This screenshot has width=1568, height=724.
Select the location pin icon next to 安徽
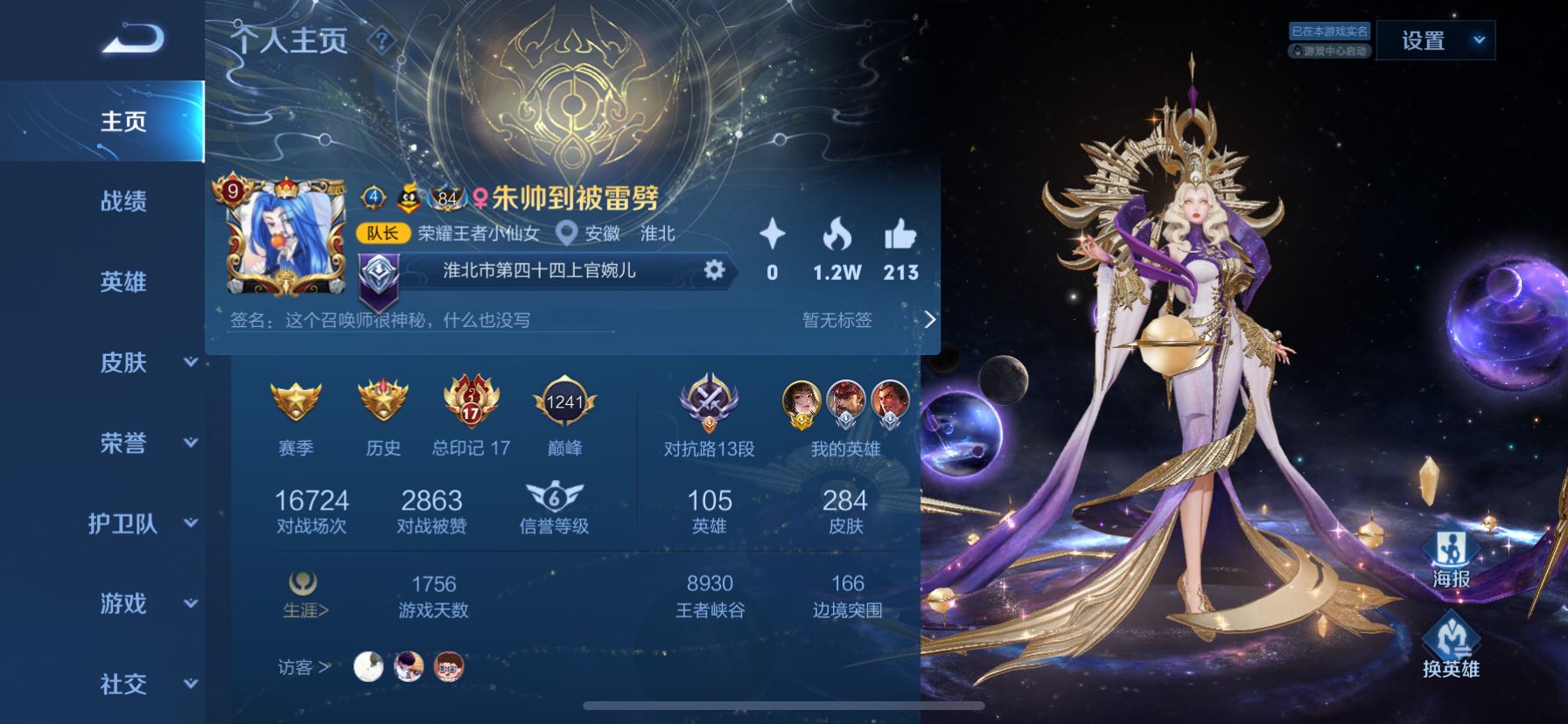[x=569, y=234]
